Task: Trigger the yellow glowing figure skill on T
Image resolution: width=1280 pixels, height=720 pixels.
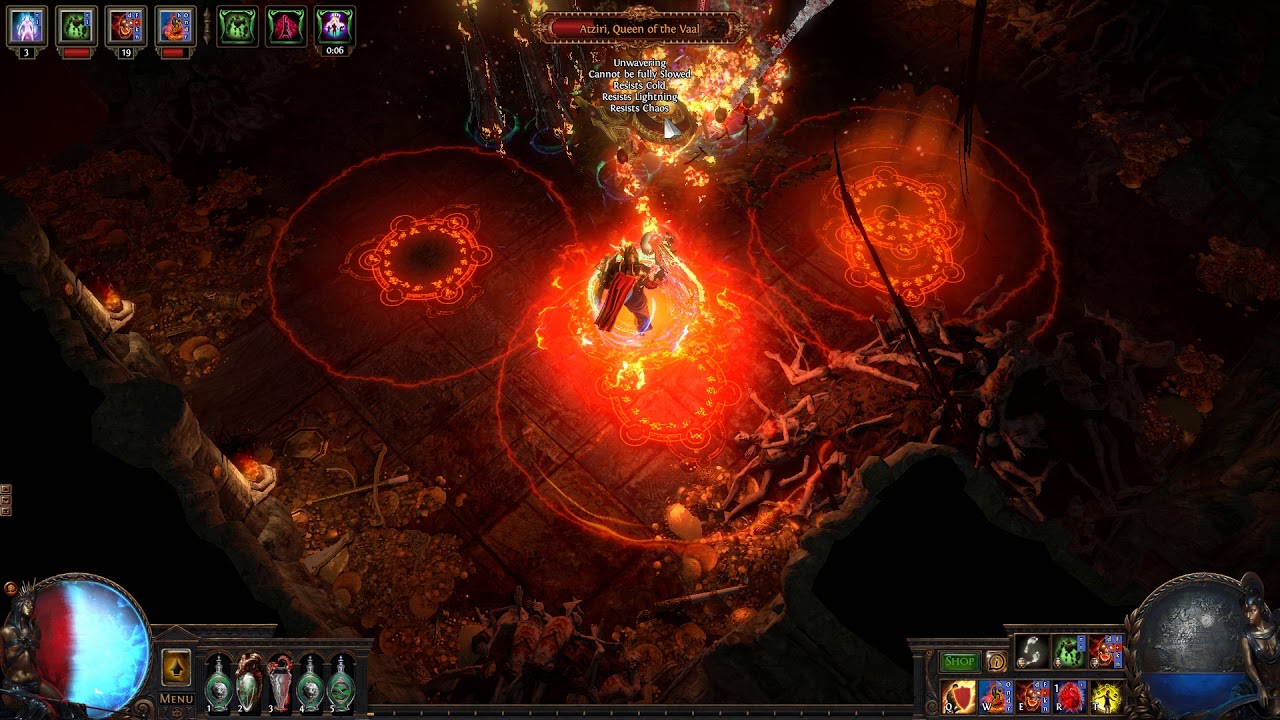Action: [1107, 696]
